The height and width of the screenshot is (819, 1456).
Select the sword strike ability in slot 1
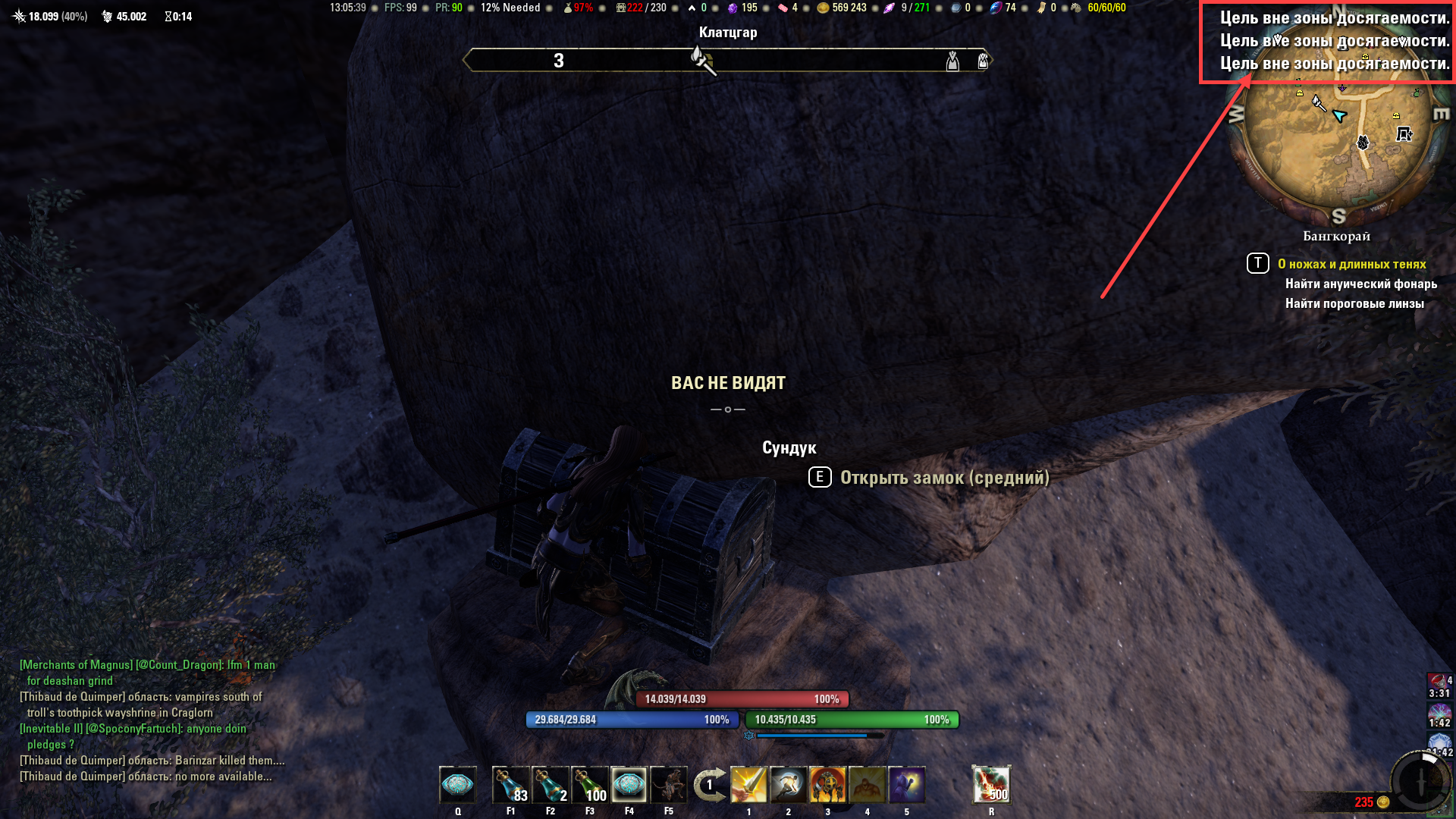(x=749, y=786)
